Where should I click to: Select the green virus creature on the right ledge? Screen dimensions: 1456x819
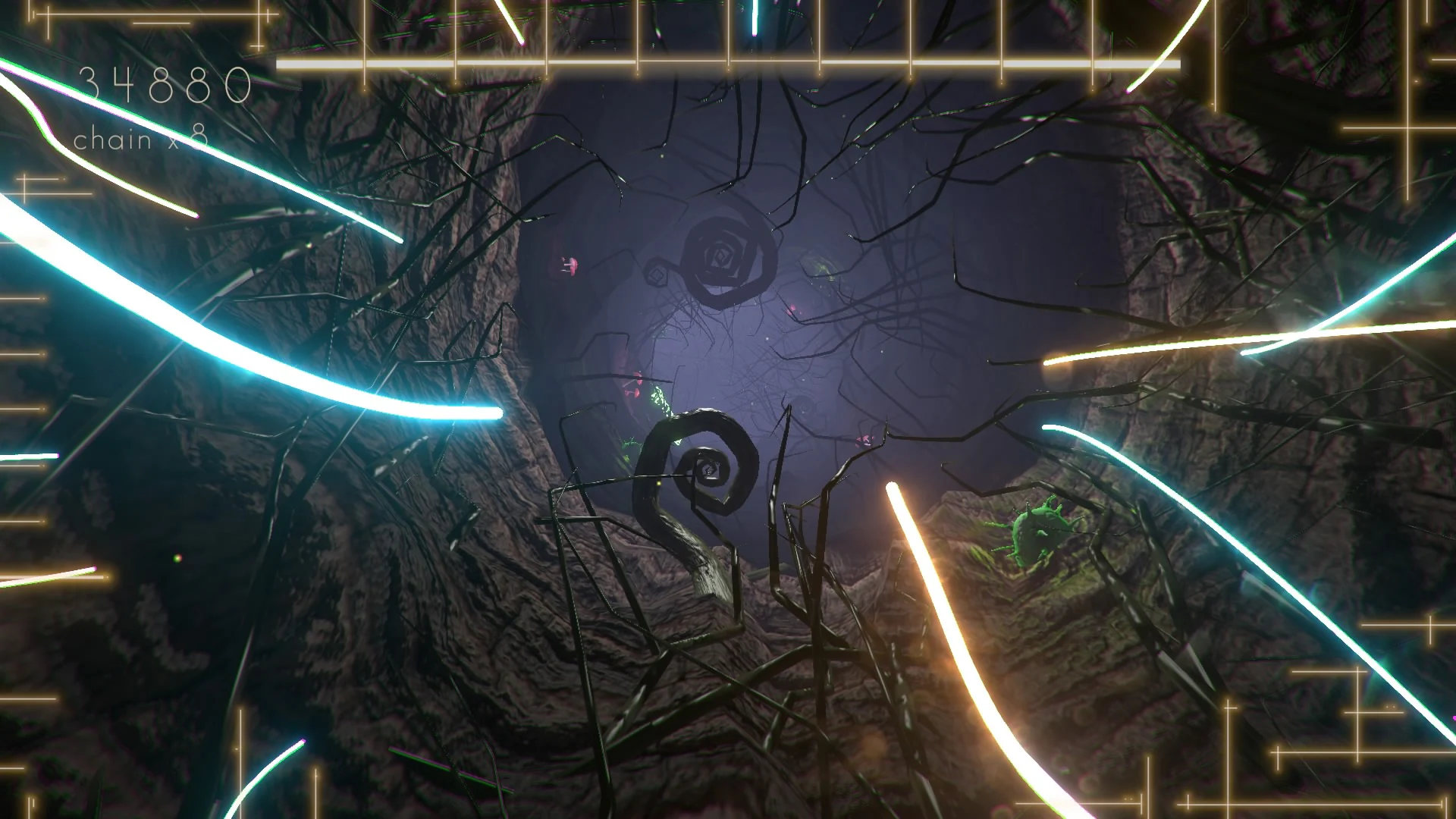pyautogui.click(x=1039, y=535)
